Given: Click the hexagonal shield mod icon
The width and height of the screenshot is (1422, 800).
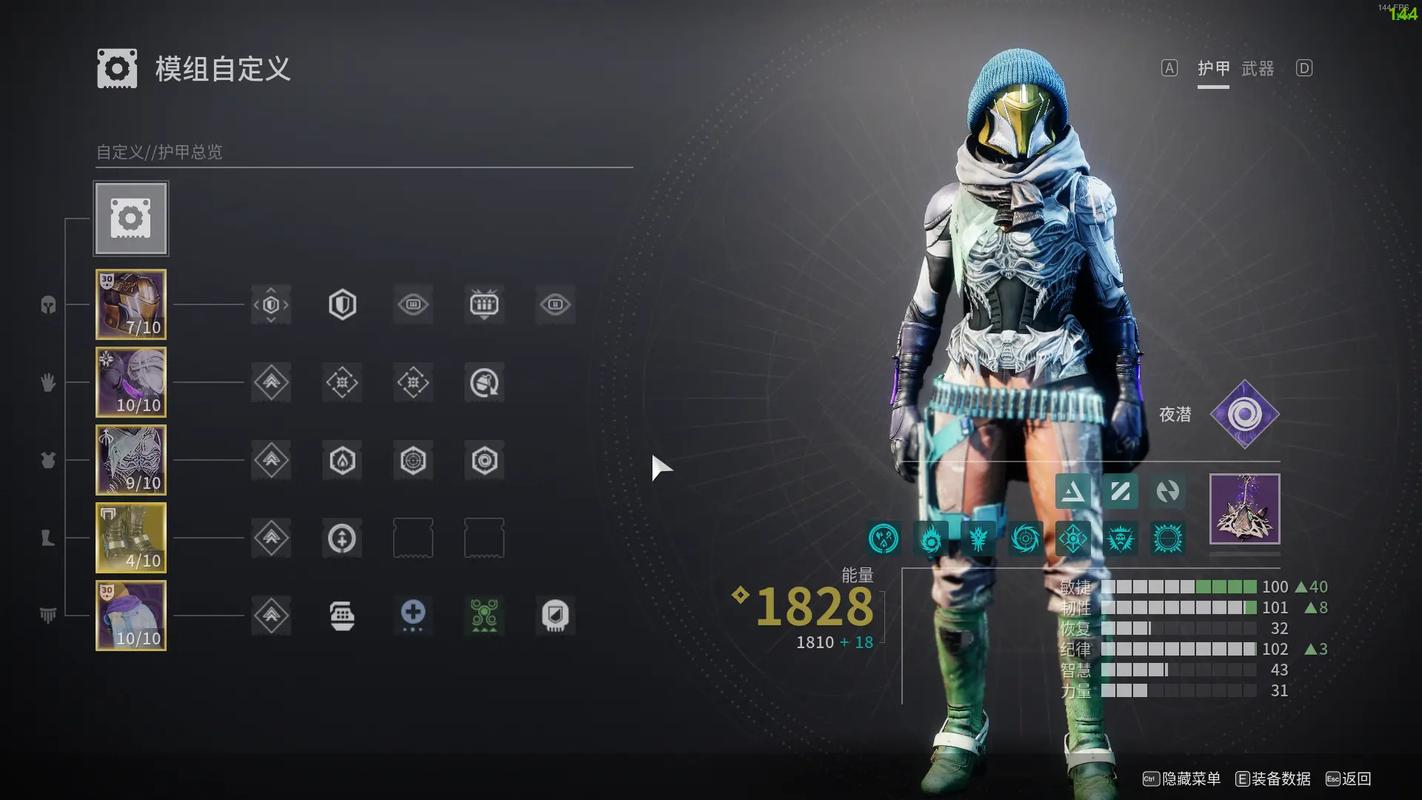Looking at the screenshot, I should [342, 304].
